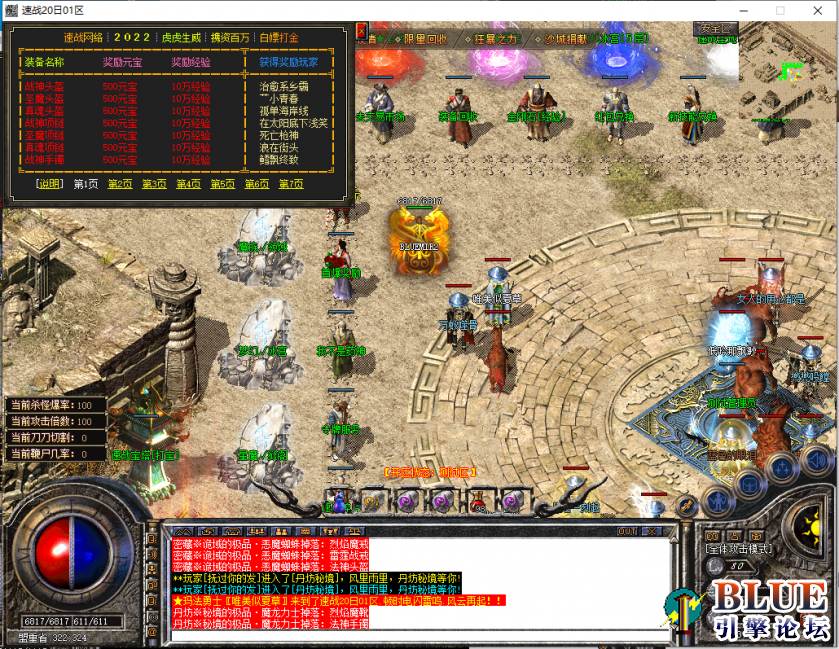839x649 pixels.
Task: Click the OUT button above the chat log
Action: coord(627,531)
